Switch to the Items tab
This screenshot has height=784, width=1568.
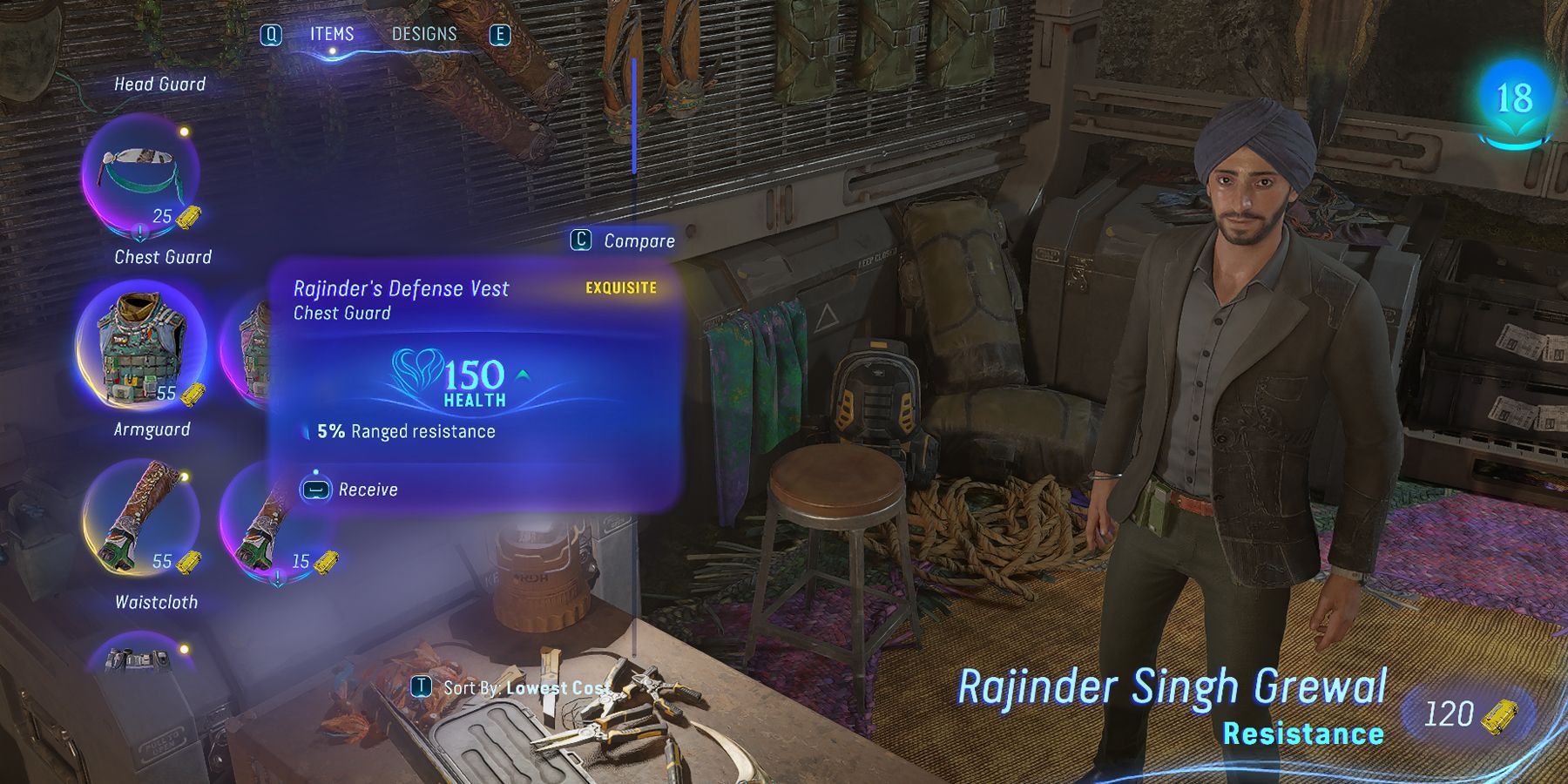[332, 34]
